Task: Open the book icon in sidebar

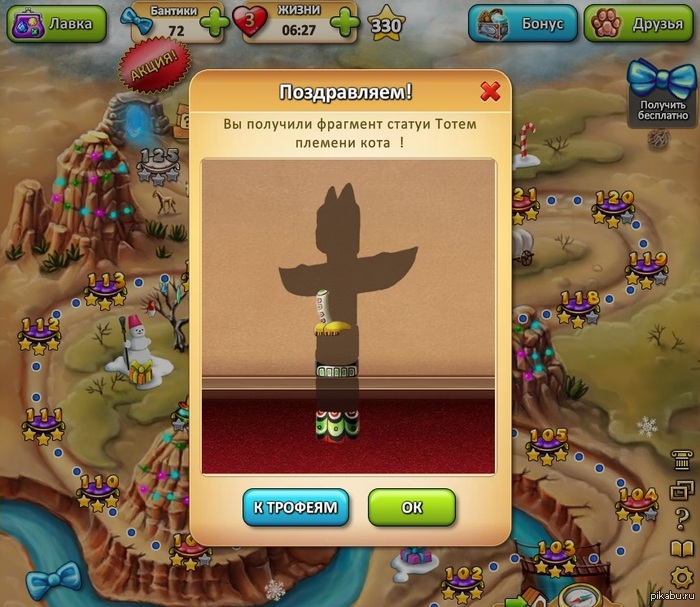Action: point(681,549)
